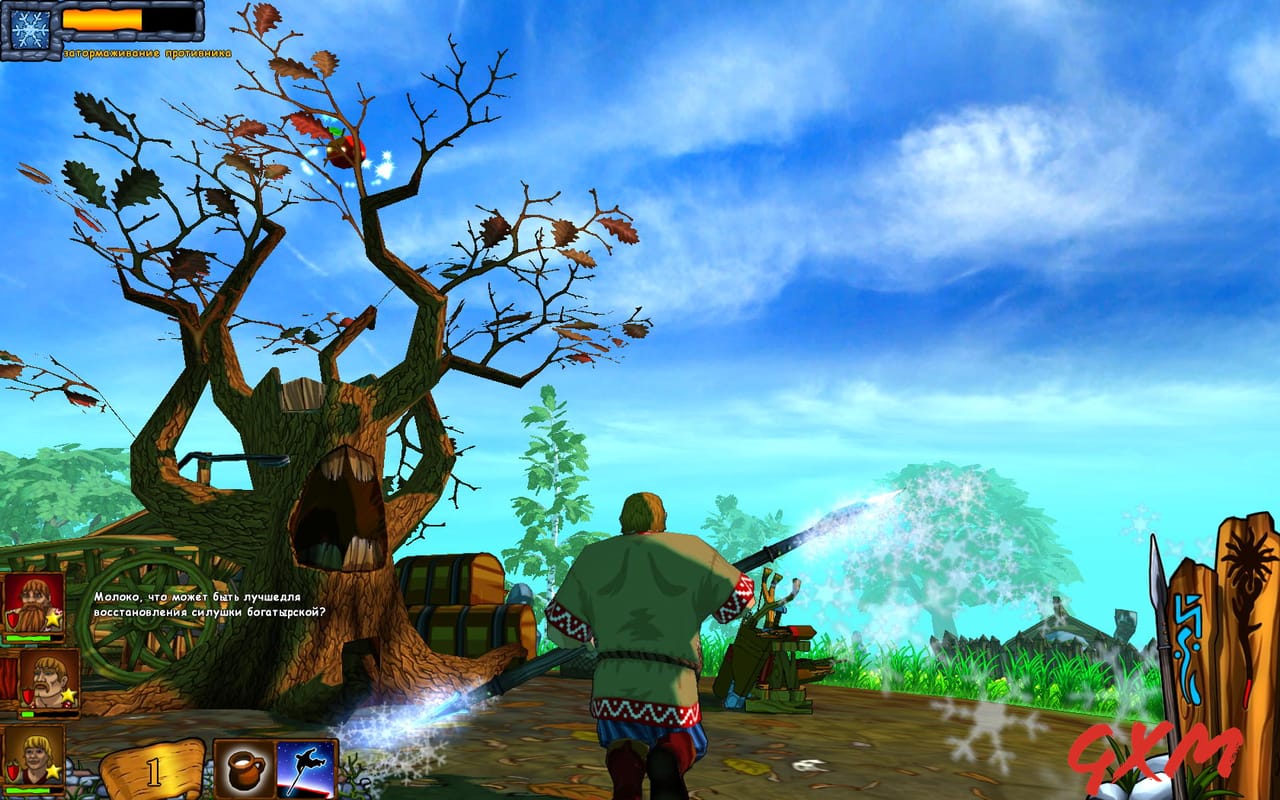Click the star on the blond hero portrait
Screen dimensions: 1280x800
[x=54, y=770]
